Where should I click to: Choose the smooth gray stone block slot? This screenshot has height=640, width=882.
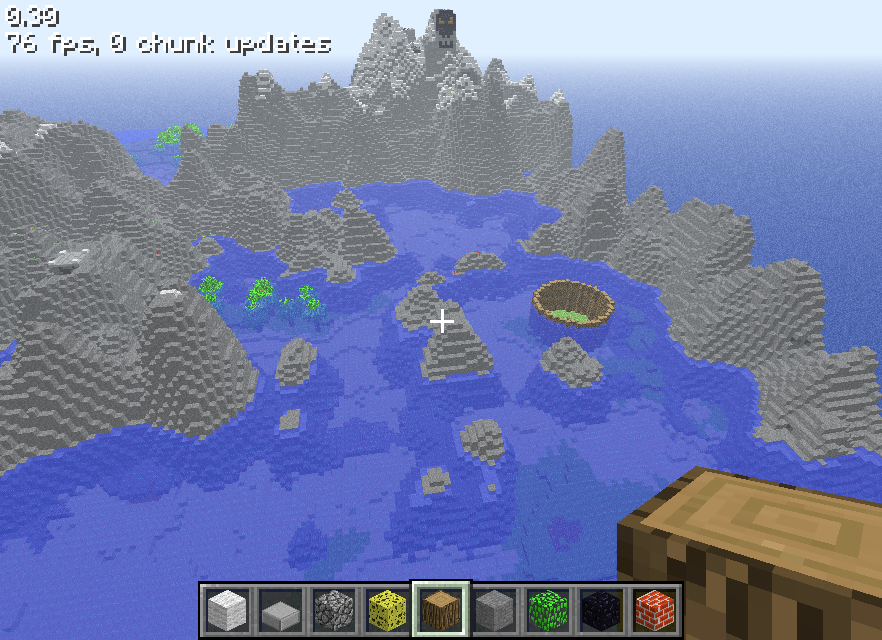click(495, 609)
